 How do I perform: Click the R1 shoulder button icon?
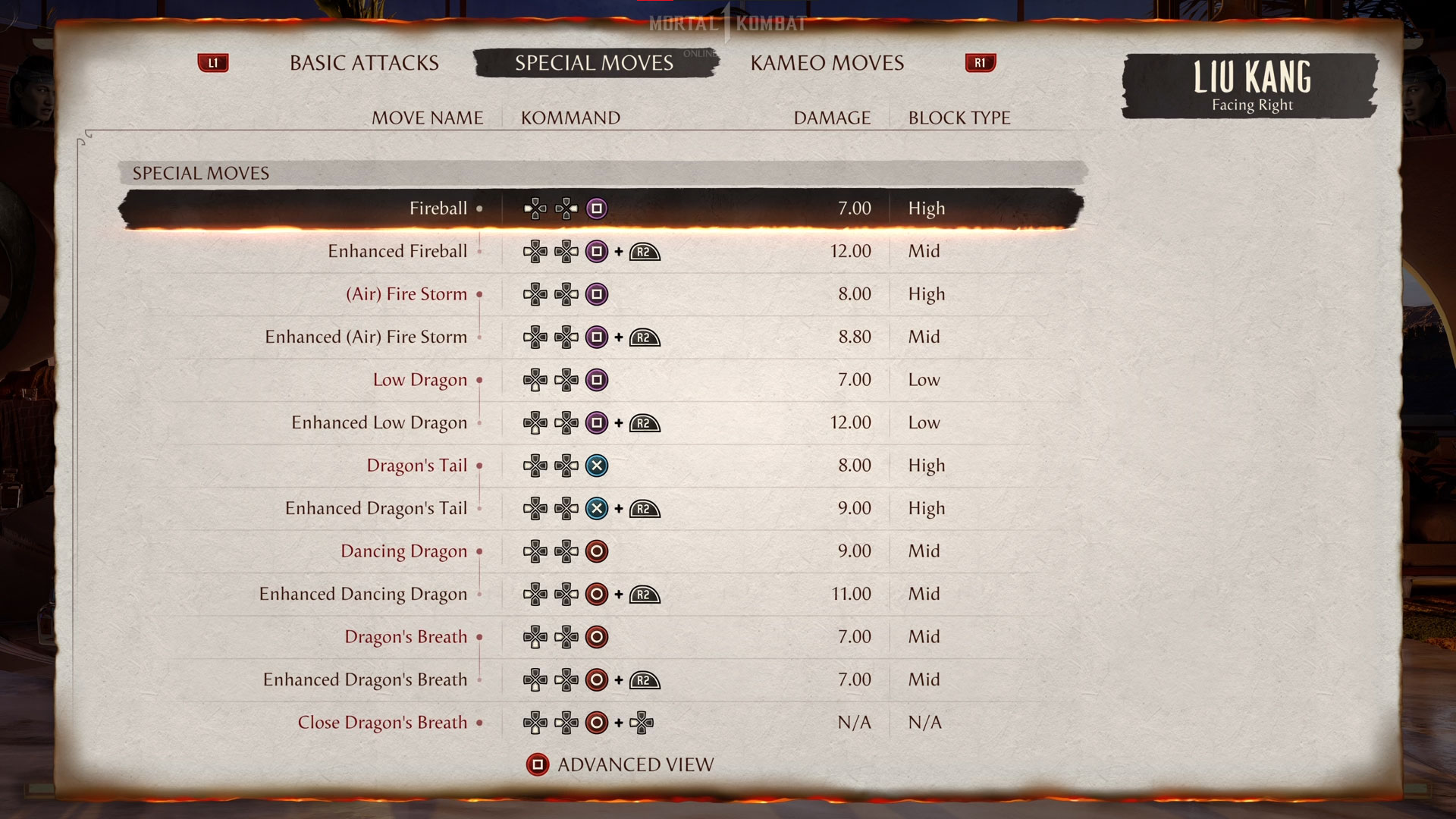coord(980,63)
